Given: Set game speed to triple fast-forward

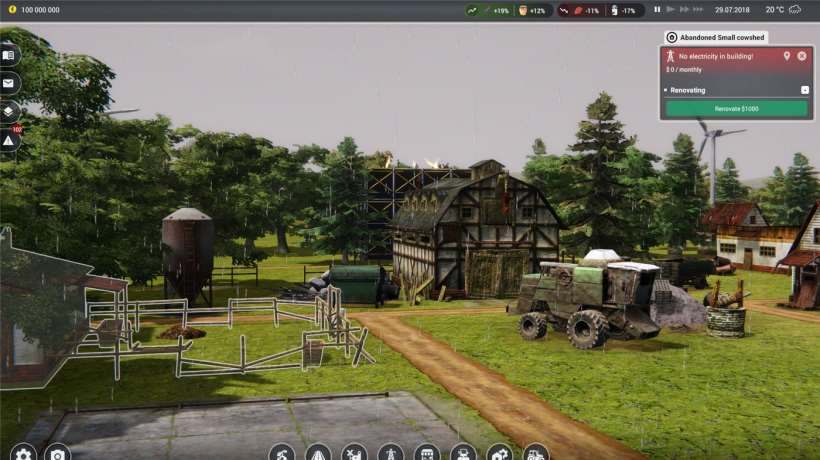Looking at the screenshot, I should 701,10.
